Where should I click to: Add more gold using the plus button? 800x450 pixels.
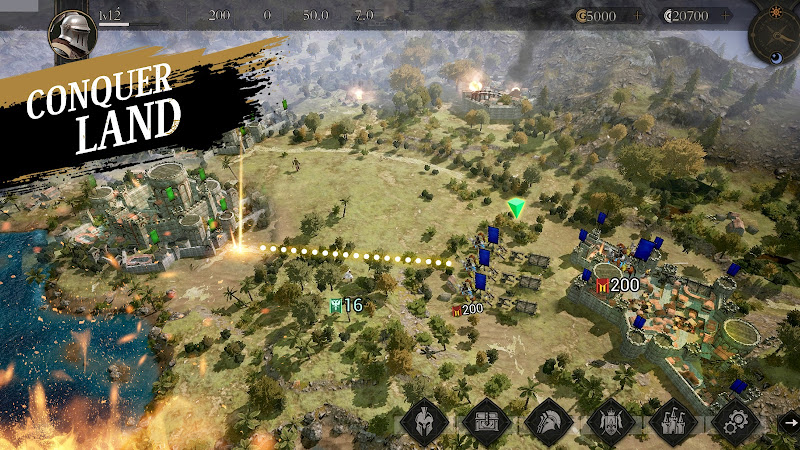tap(638, 16)
